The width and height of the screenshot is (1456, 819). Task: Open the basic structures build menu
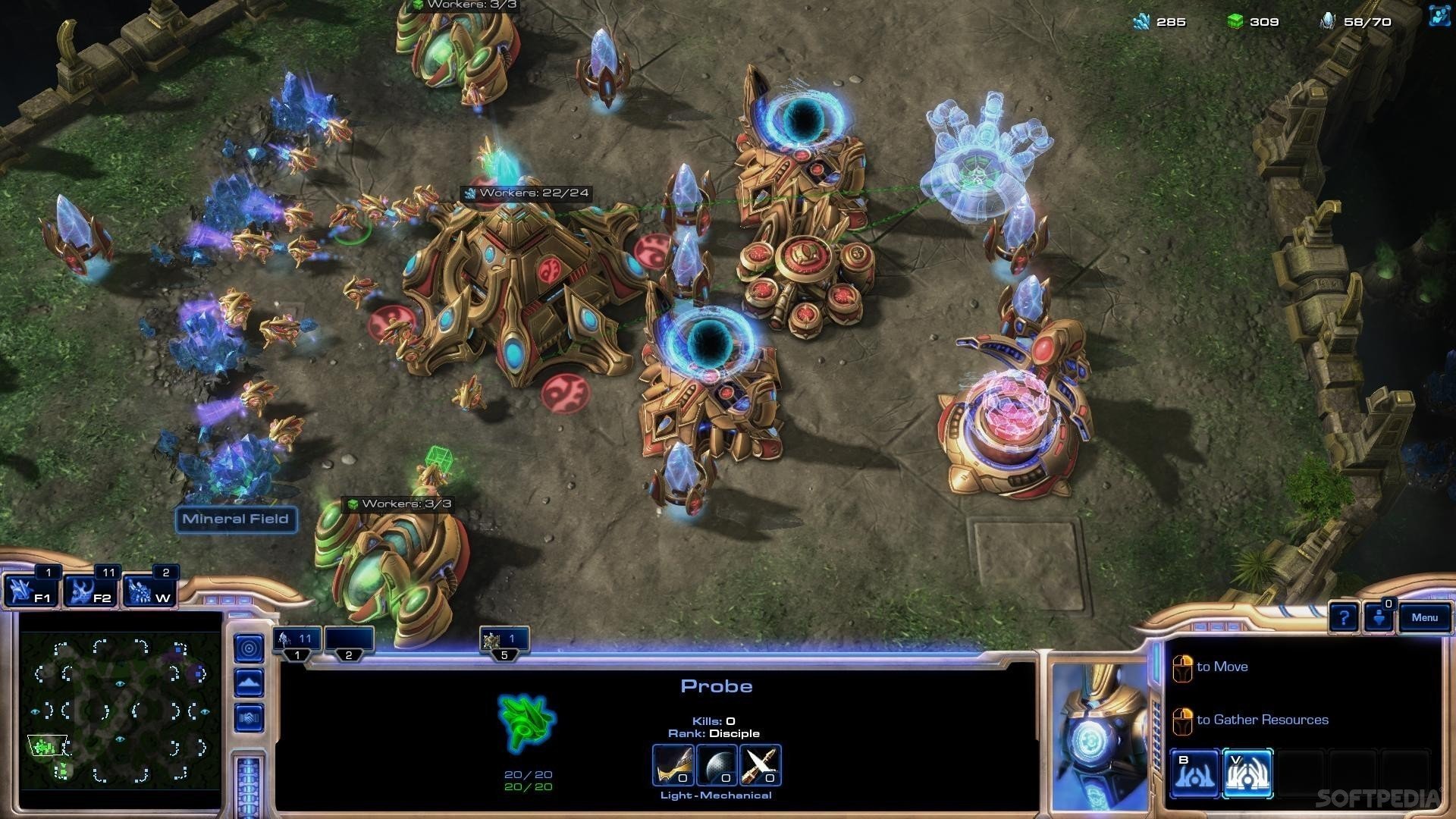tap(1194, 773)
